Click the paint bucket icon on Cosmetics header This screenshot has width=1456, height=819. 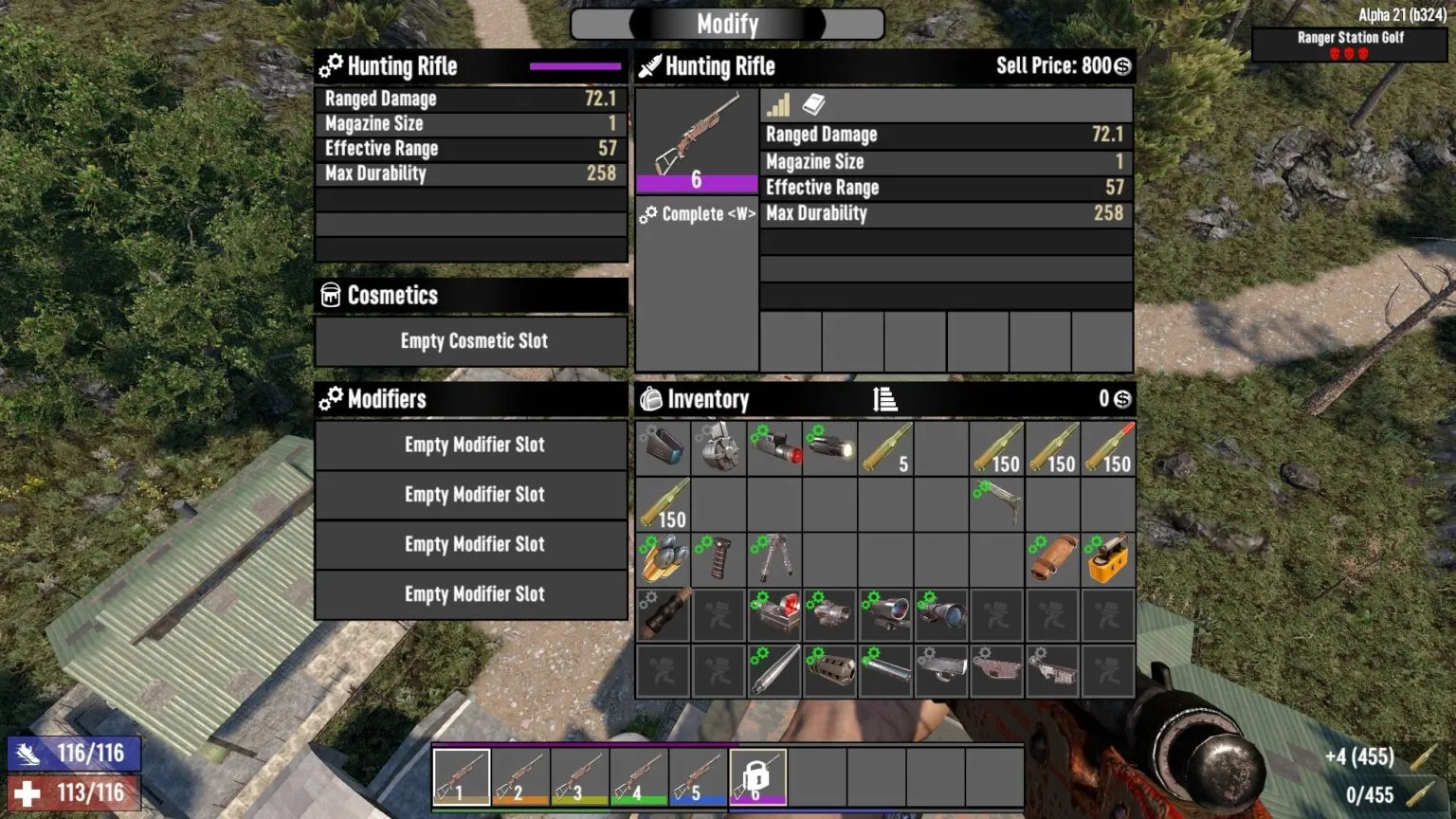330,295
